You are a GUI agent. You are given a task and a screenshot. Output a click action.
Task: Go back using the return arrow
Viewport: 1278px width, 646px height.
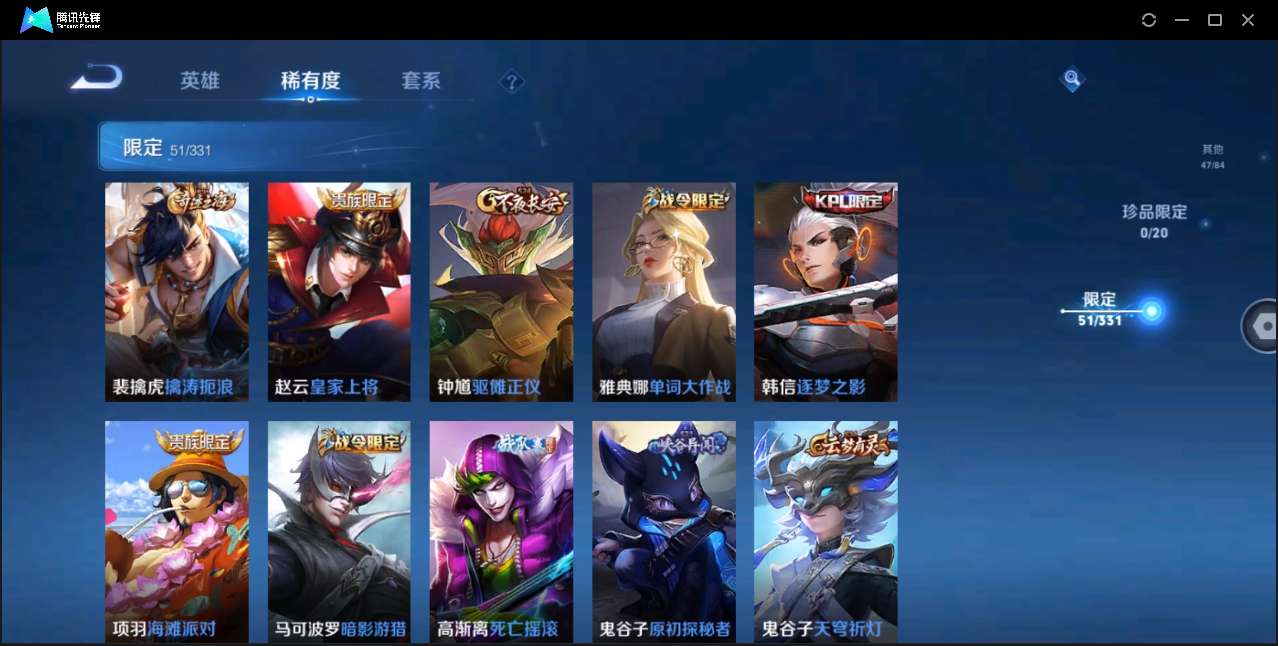click(97, 77)
